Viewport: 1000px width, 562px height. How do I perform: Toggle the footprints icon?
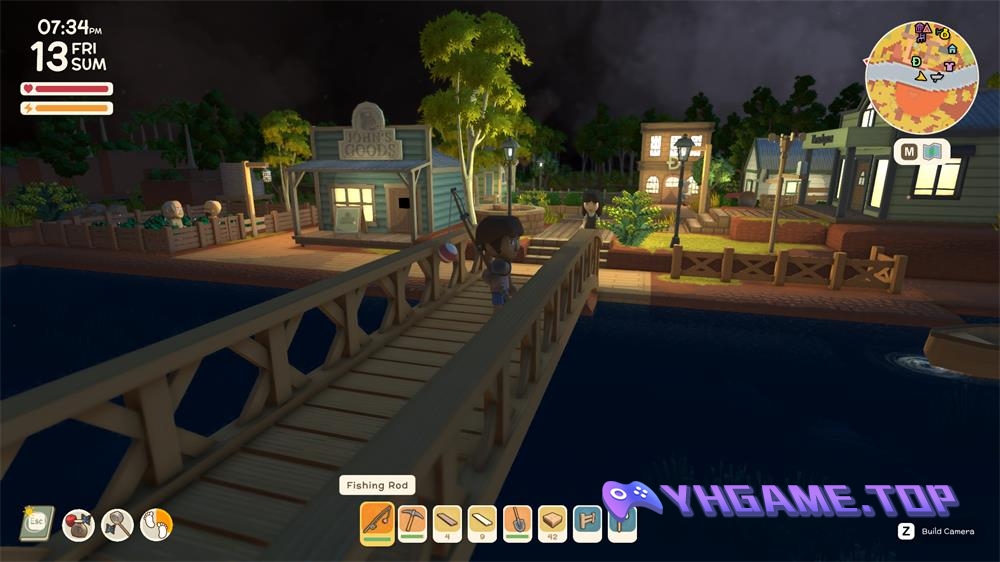156,524
